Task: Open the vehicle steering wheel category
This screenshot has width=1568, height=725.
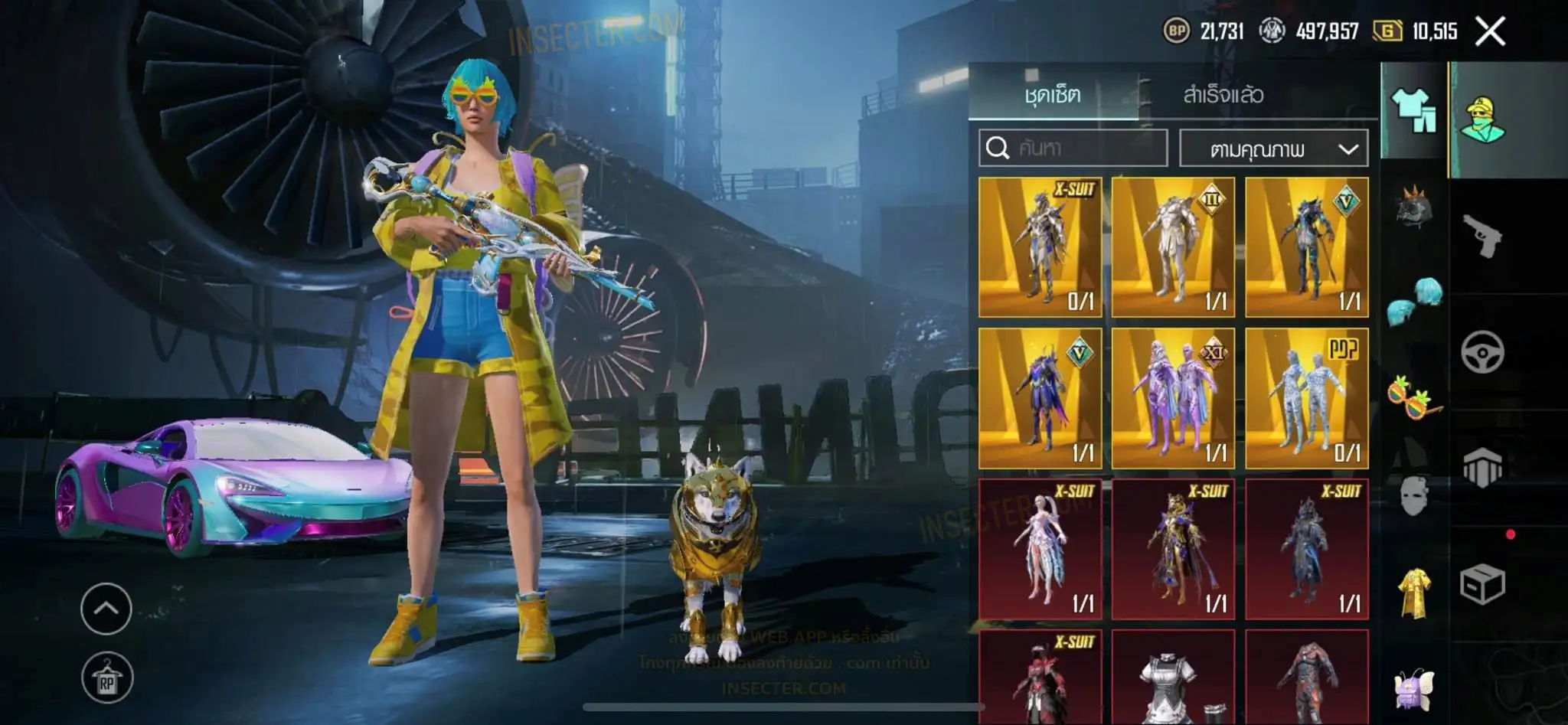Action: (x=1482, y=352)
